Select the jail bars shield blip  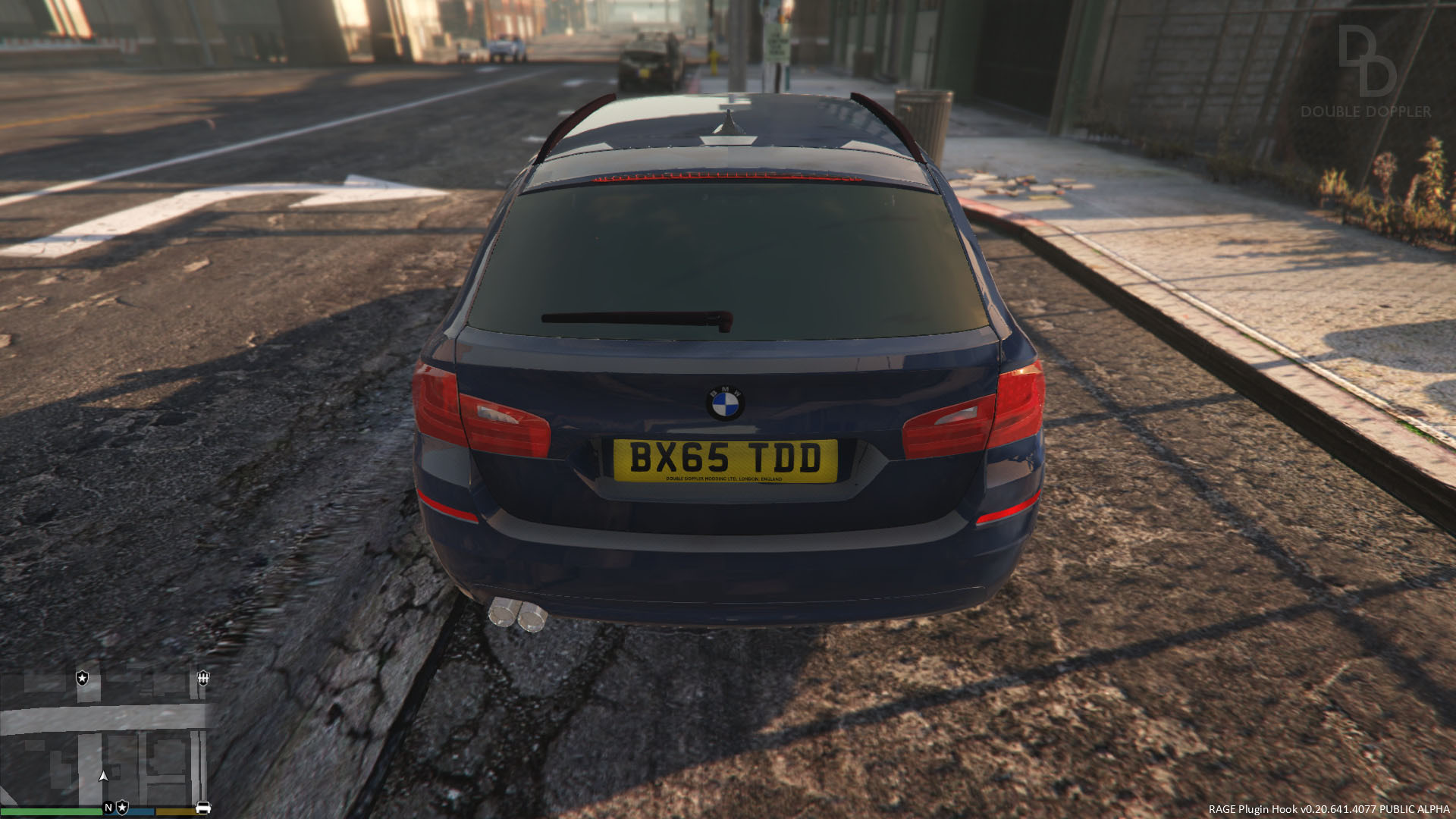pyautogui.click(x=203, y=678)
